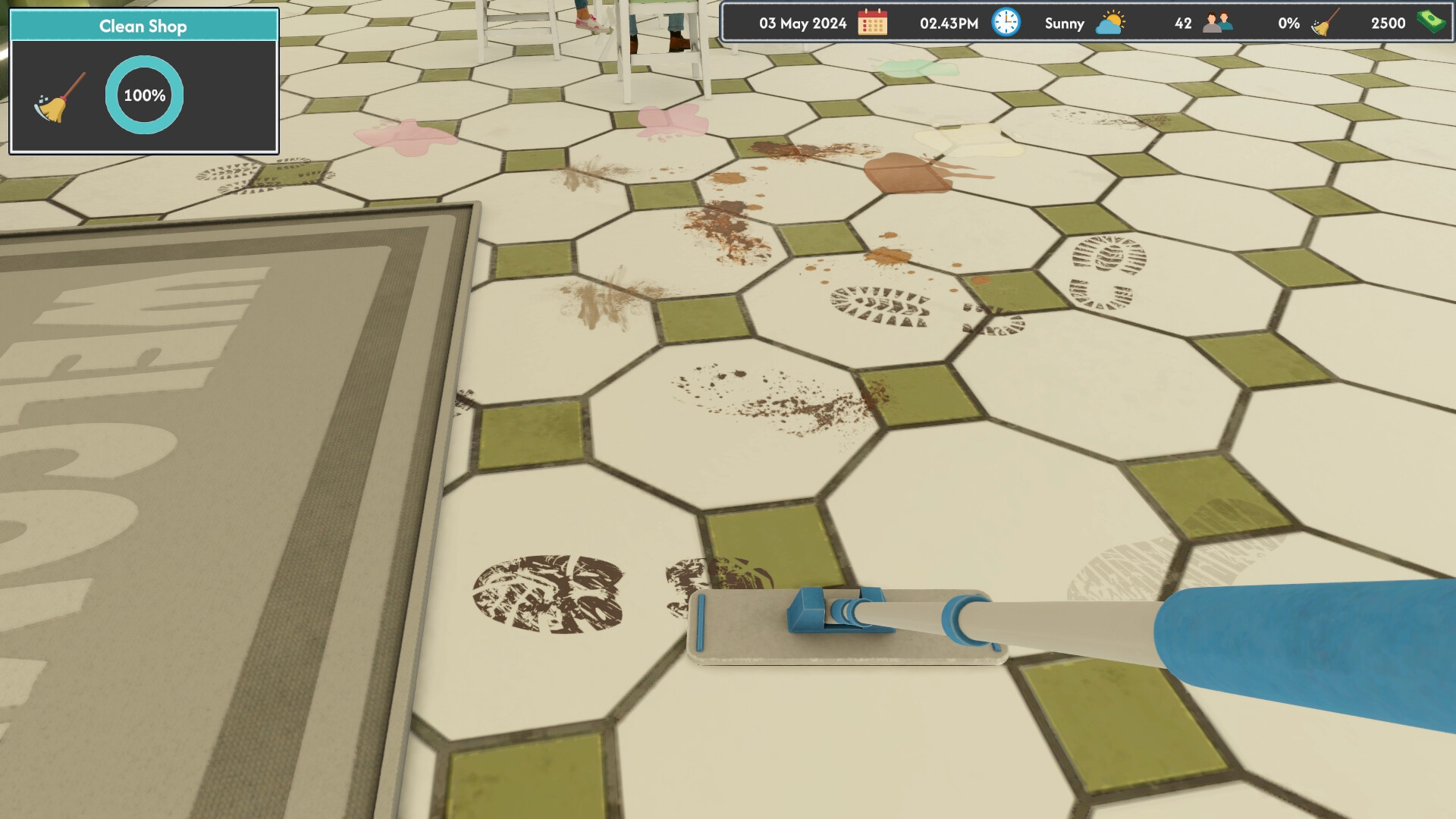Select the clock icon in the top bar
The width and height of the screenshot is (1456, 819).
1005,23
